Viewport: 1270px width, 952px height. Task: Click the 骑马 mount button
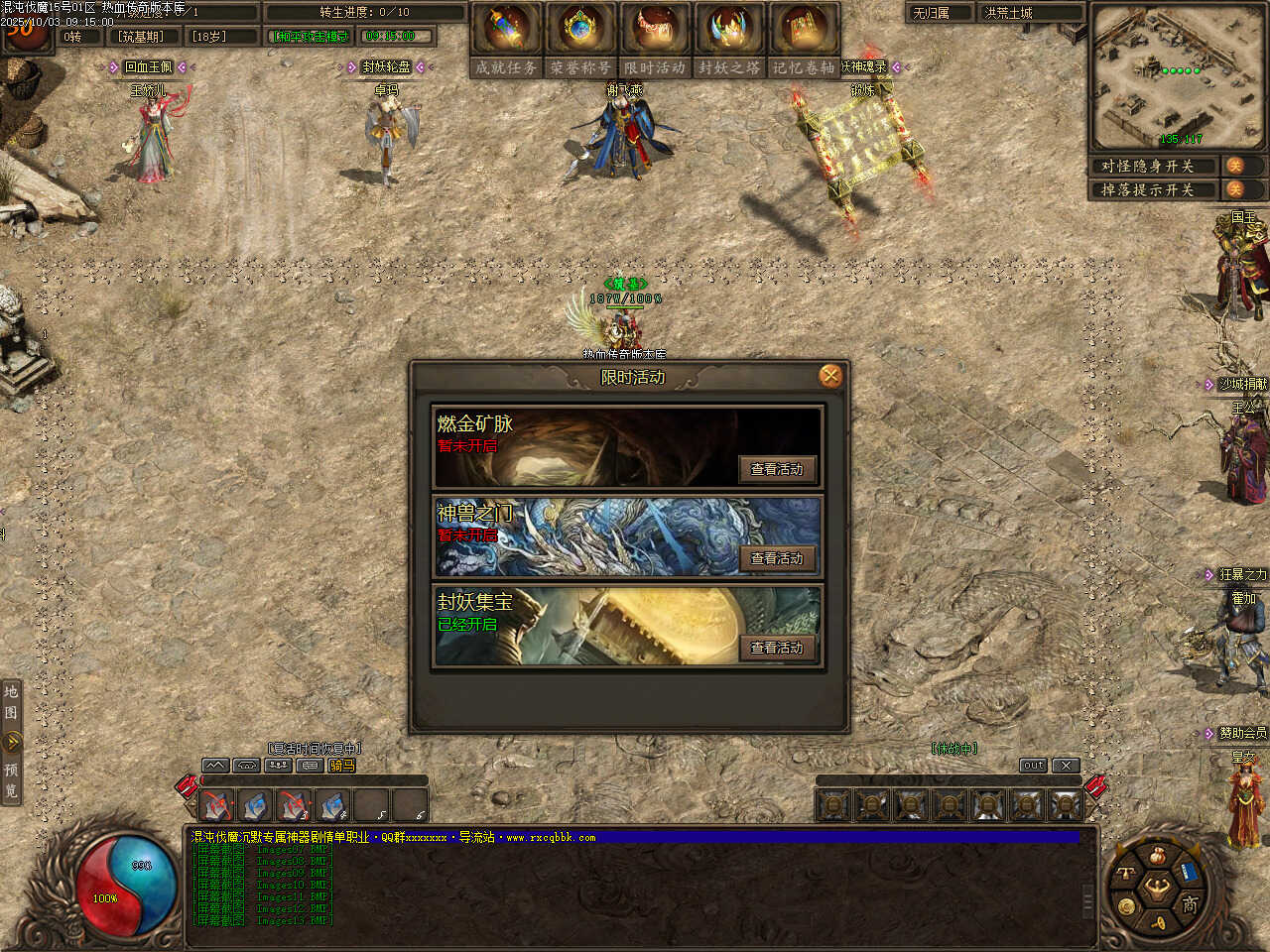341,766
